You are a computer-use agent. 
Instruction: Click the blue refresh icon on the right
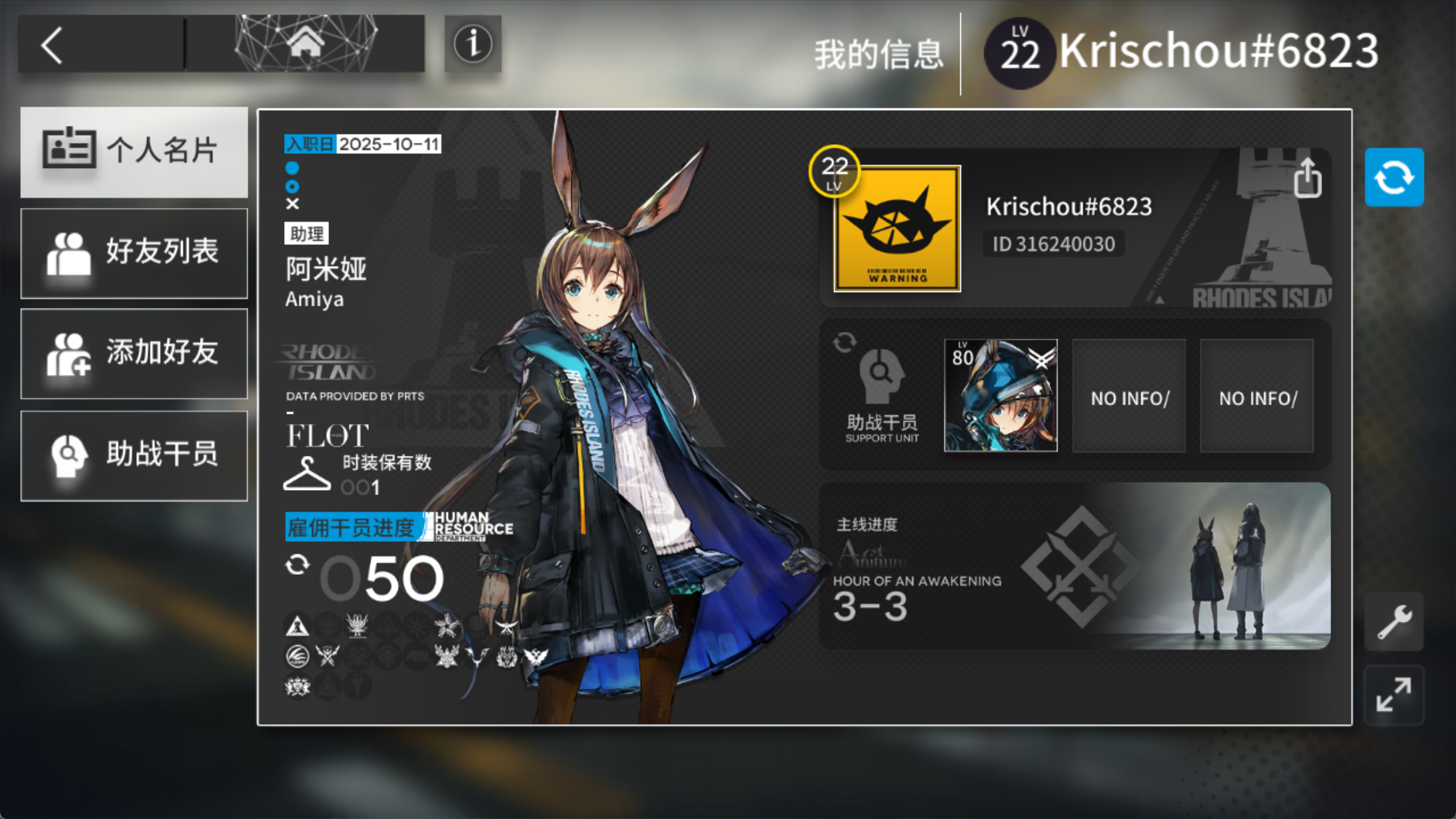1393,176
